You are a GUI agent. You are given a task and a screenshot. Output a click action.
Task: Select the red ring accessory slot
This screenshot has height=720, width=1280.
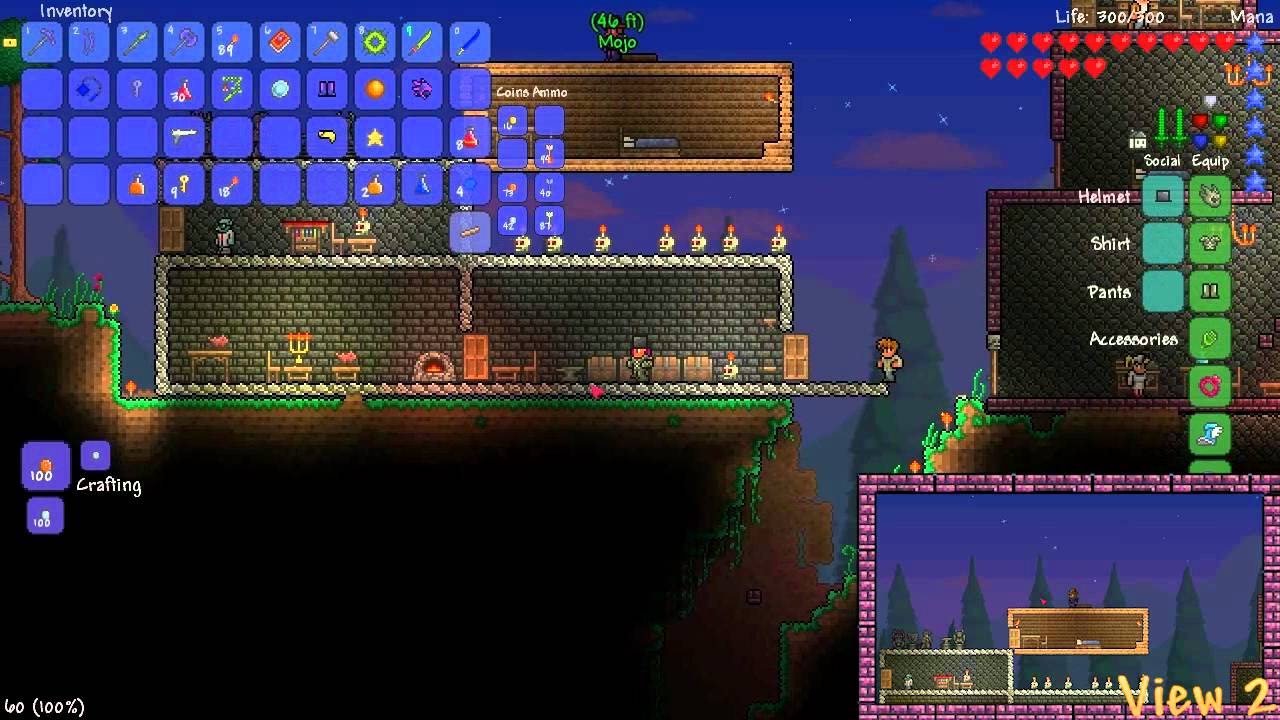pyautogui.click(x=1210, y=386)
